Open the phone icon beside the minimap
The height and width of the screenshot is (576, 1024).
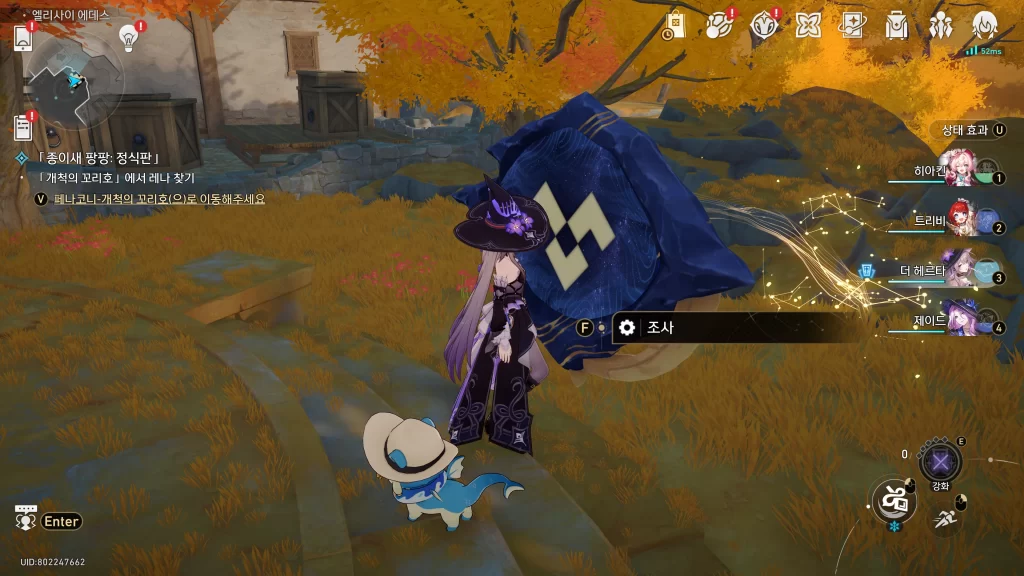pos(24,39)
